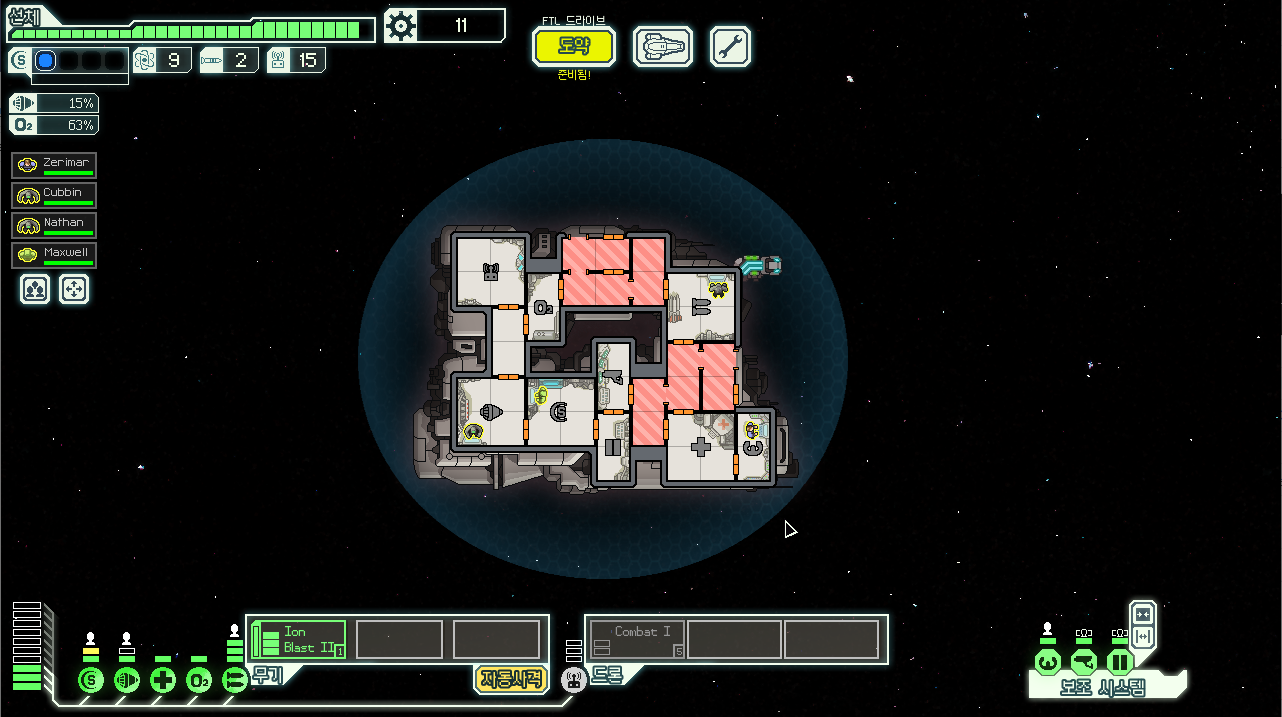Screen dimensions: 1282x717
Task: Save current crew positions
Action: 35,290
